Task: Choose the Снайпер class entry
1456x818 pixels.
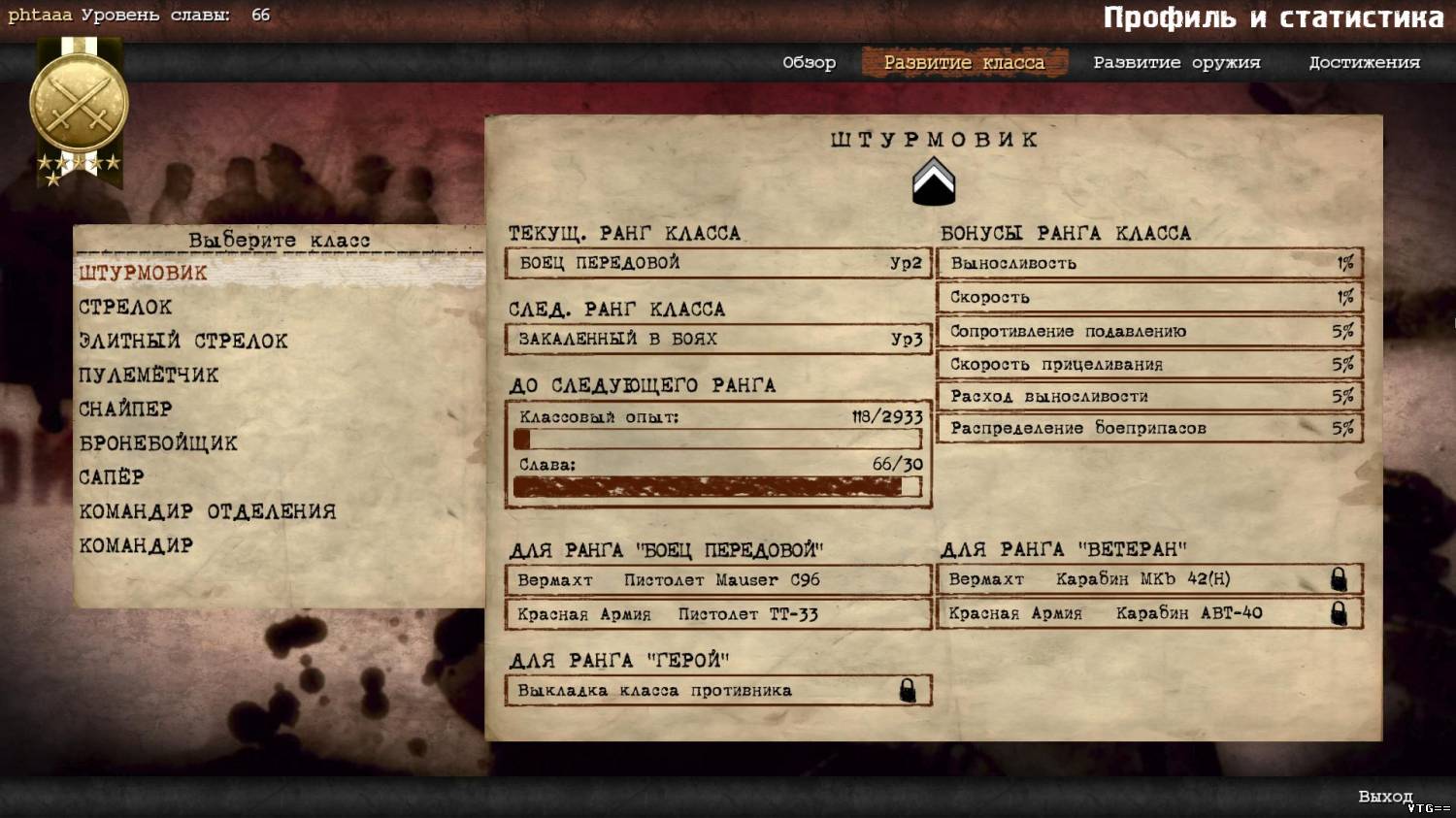Action: point(125,409)
